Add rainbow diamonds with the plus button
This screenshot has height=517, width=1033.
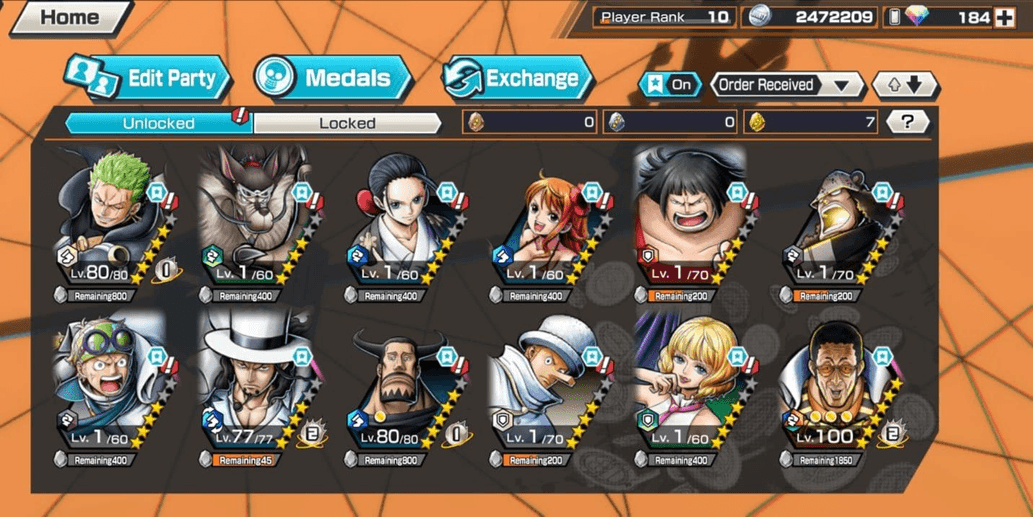point(1004,17)
